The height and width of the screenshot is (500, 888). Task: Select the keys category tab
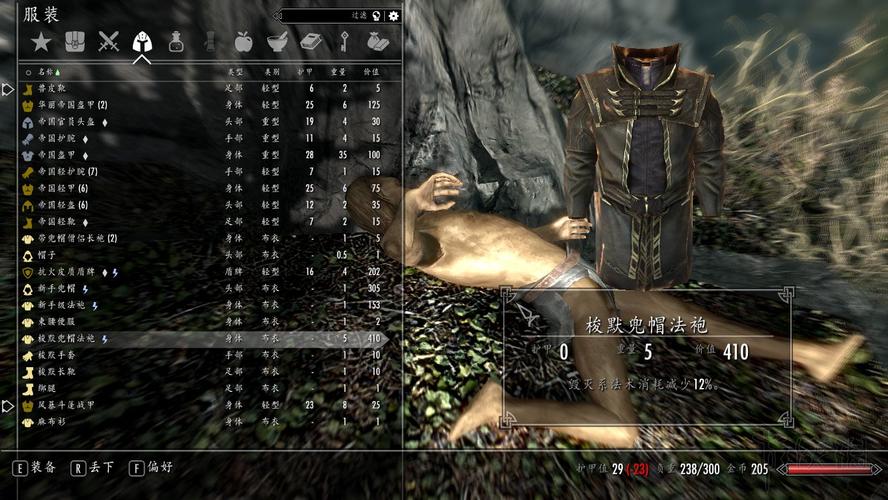click(x=344, y=42)
